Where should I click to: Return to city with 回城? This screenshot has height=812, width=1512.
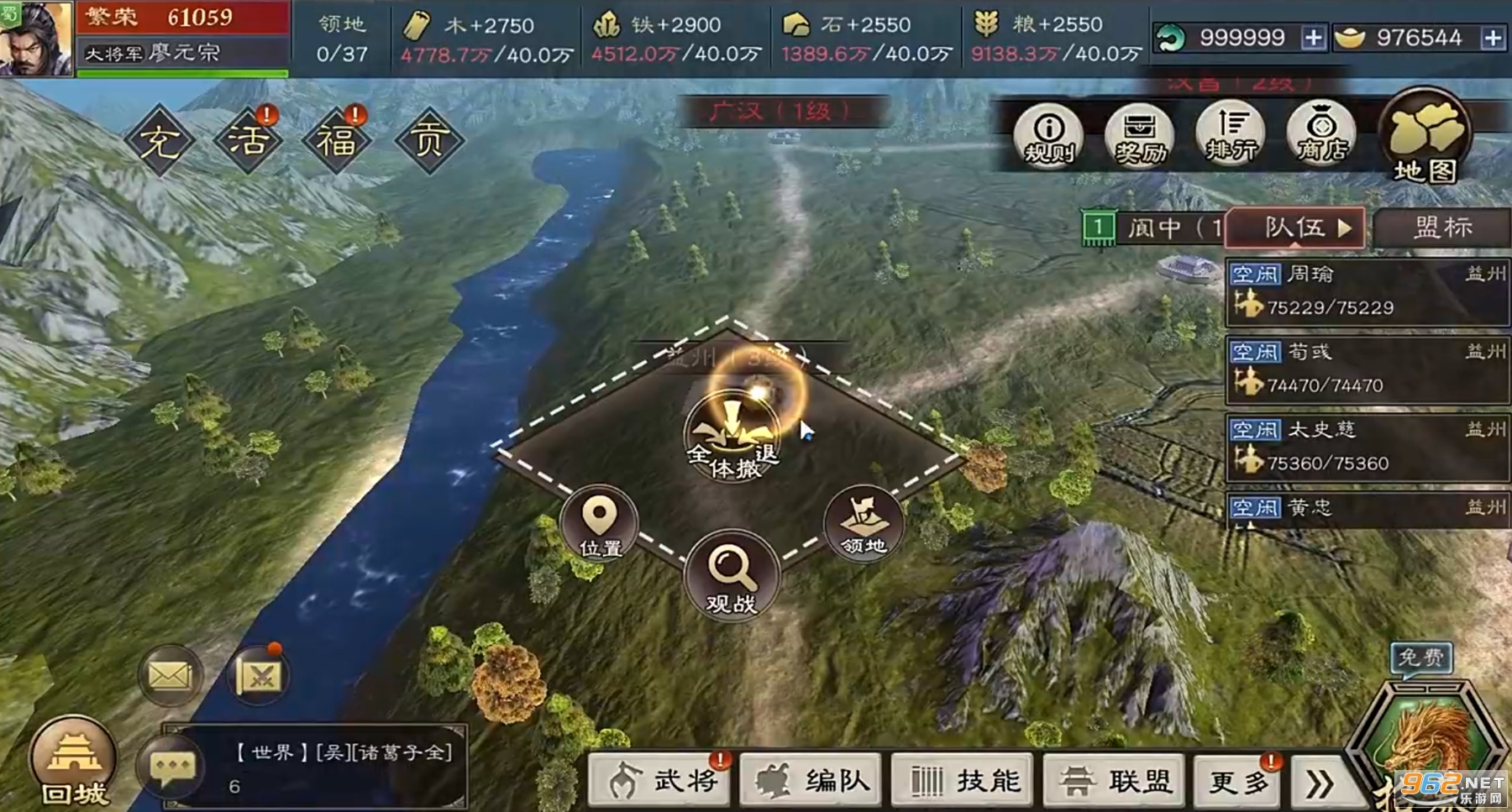tap(74, 762)
